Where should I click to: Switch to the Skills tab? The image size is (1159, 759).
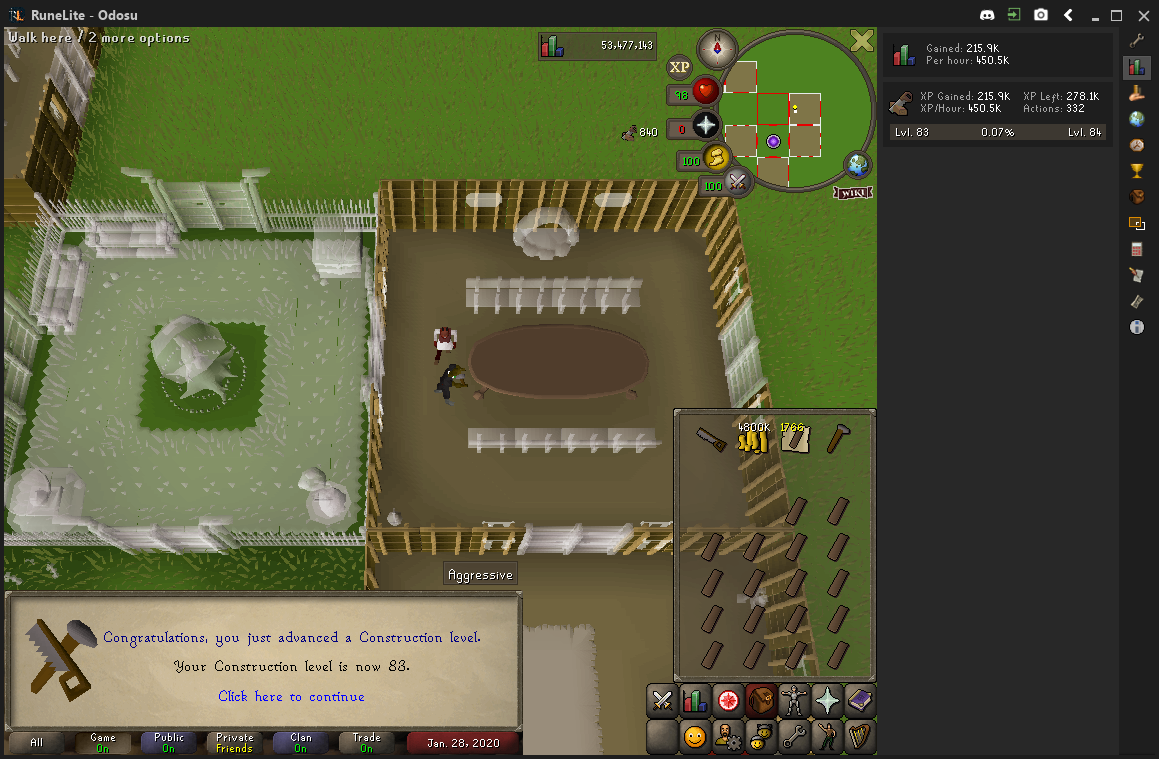[x=694, y=702]
